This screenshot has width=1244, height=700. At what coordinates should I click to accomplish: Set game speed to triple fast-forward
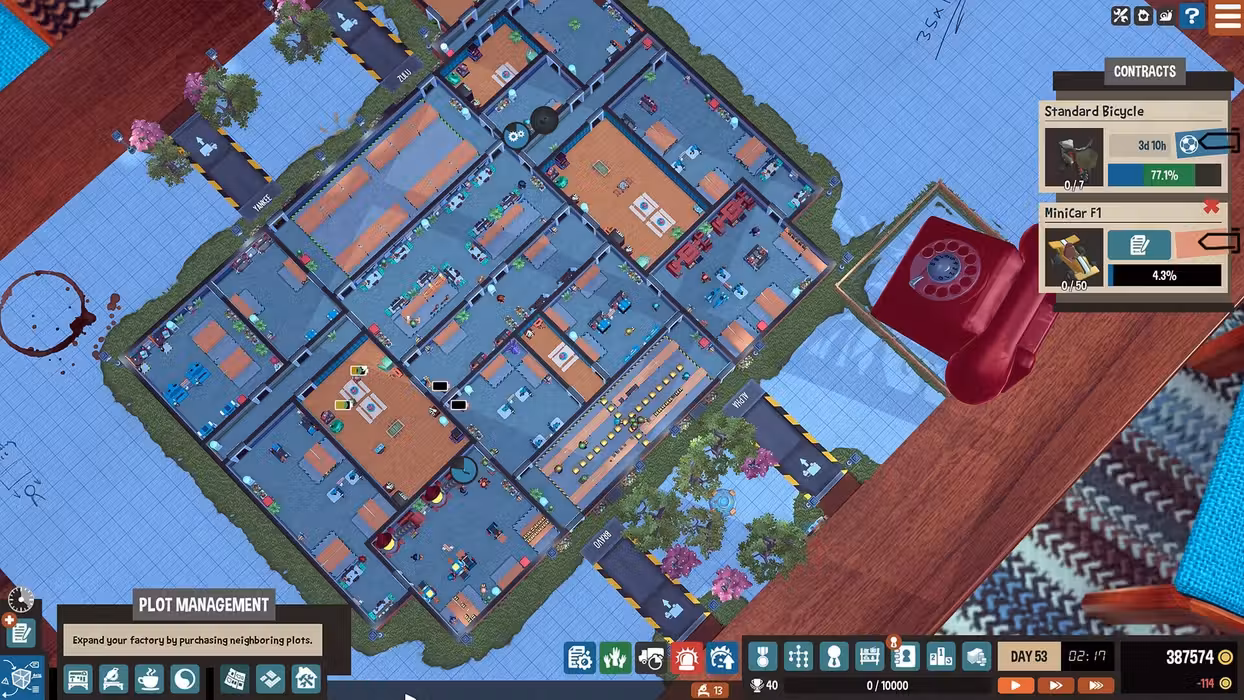tap(1096, 686)
